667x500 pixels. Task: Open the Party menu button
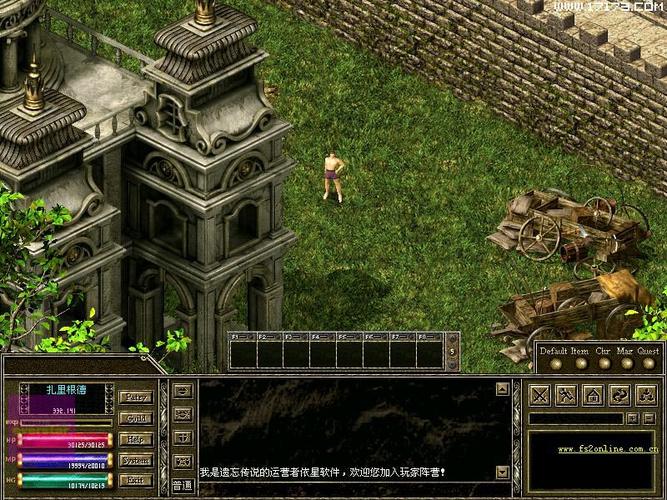point(136,397)
